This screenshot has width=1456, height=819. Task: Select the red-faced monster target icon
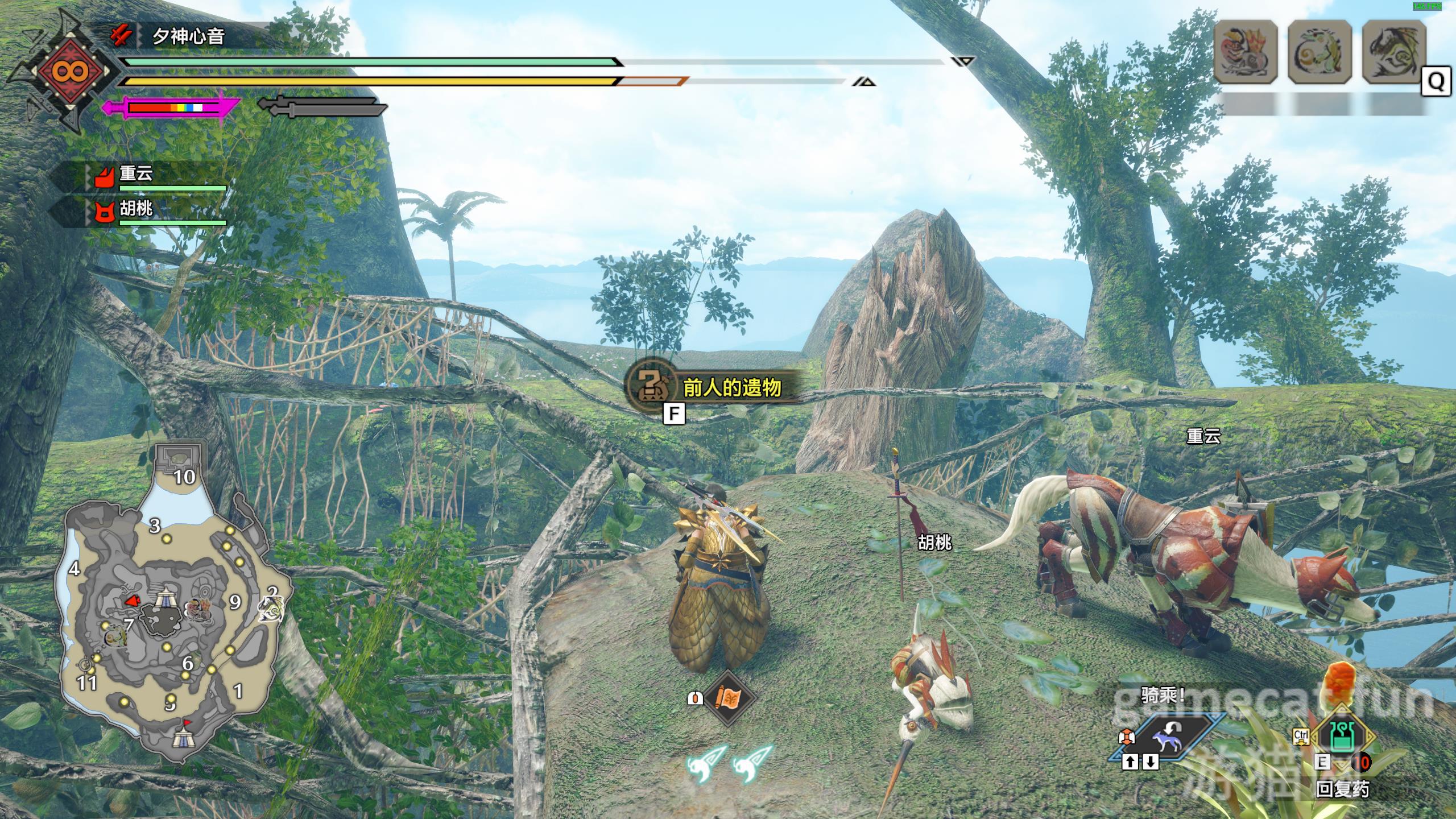(x=1246, y=51)
